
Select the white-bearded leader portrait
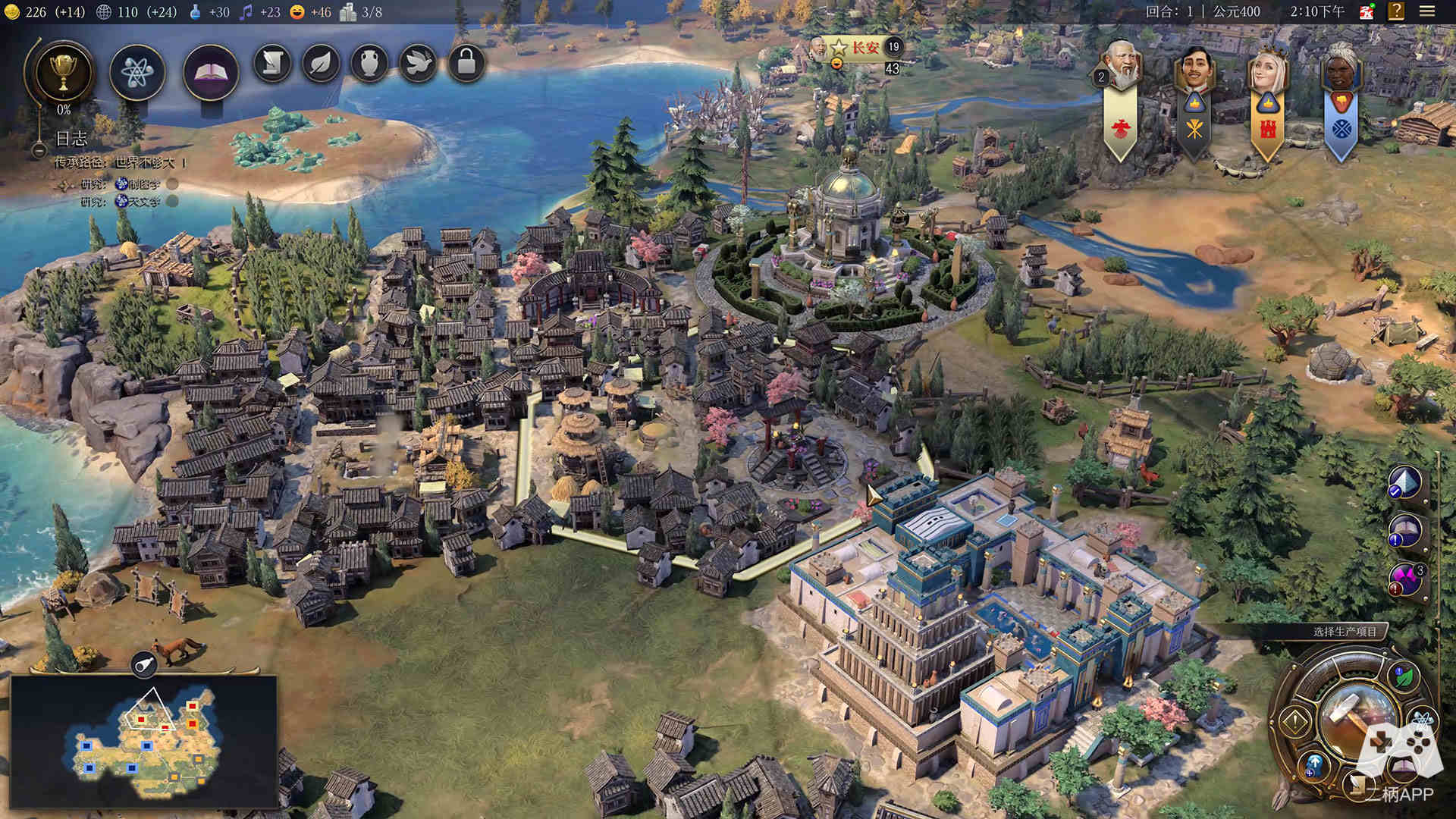pyautogui.click(x=1122, y=64)
